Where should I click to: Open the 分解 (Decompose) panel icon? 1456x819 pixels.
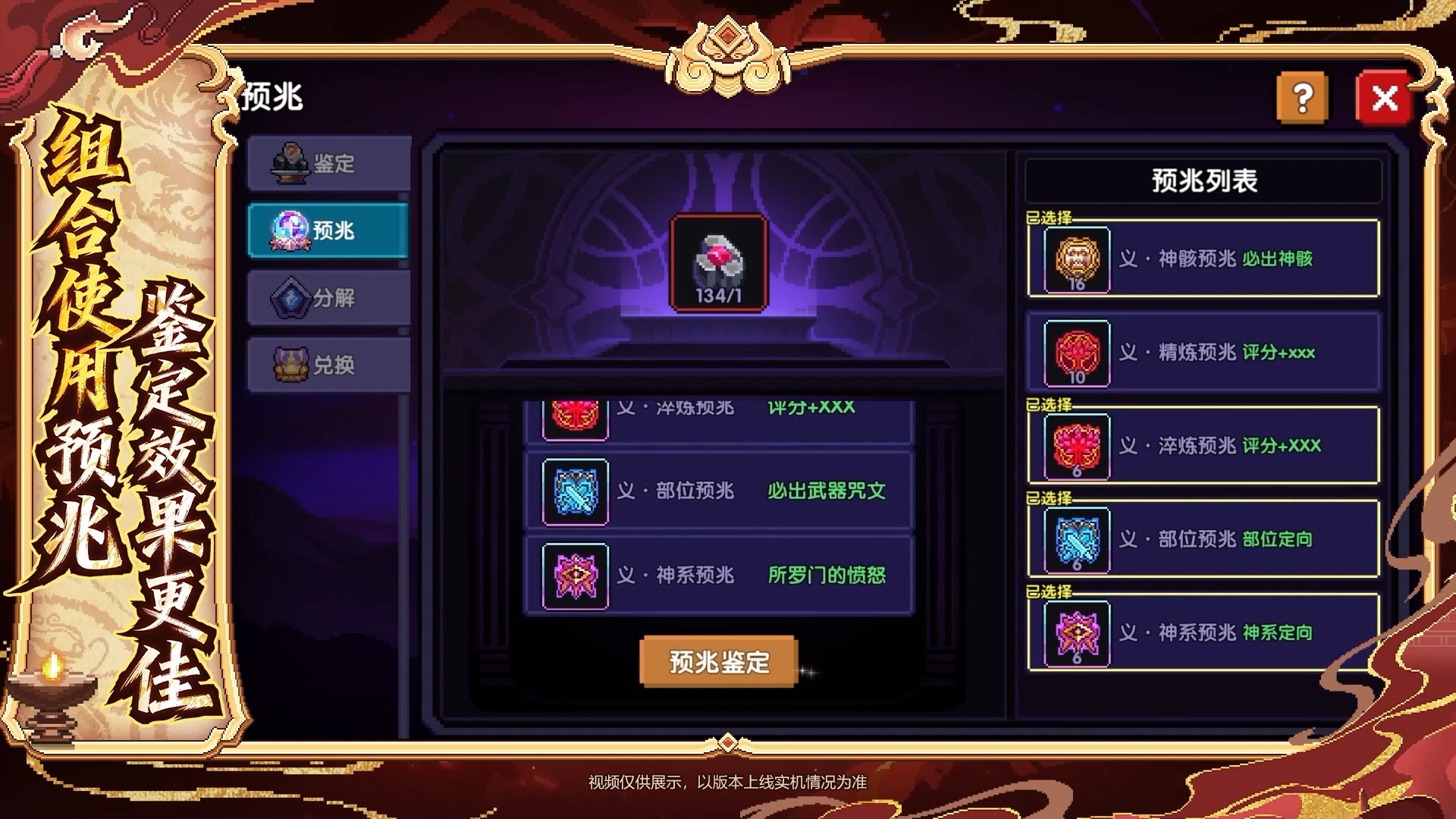[x=289, y=297]
